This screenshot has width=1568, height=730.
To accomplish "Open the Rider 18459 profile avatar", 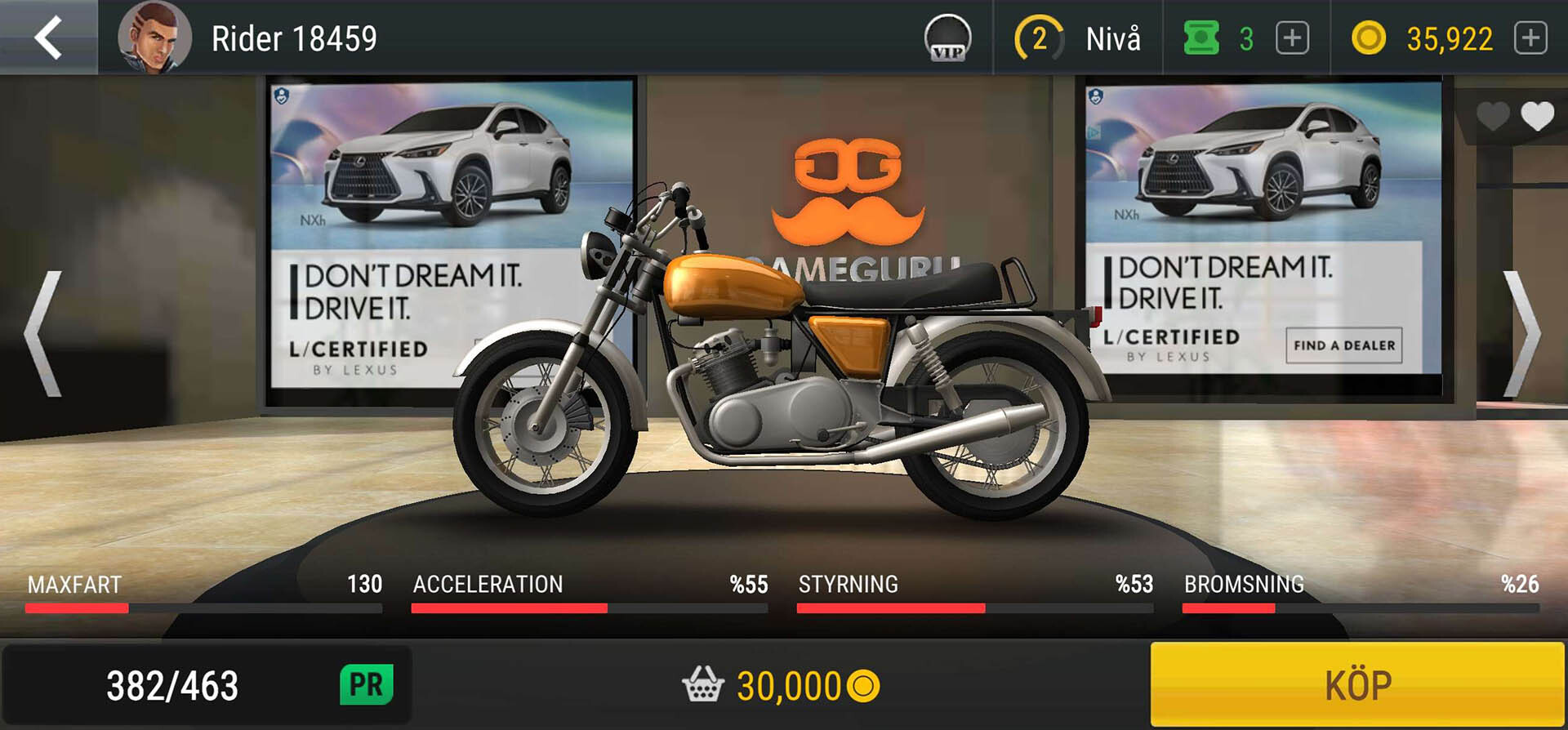I will pyautogui.click(x=154, y=38).
